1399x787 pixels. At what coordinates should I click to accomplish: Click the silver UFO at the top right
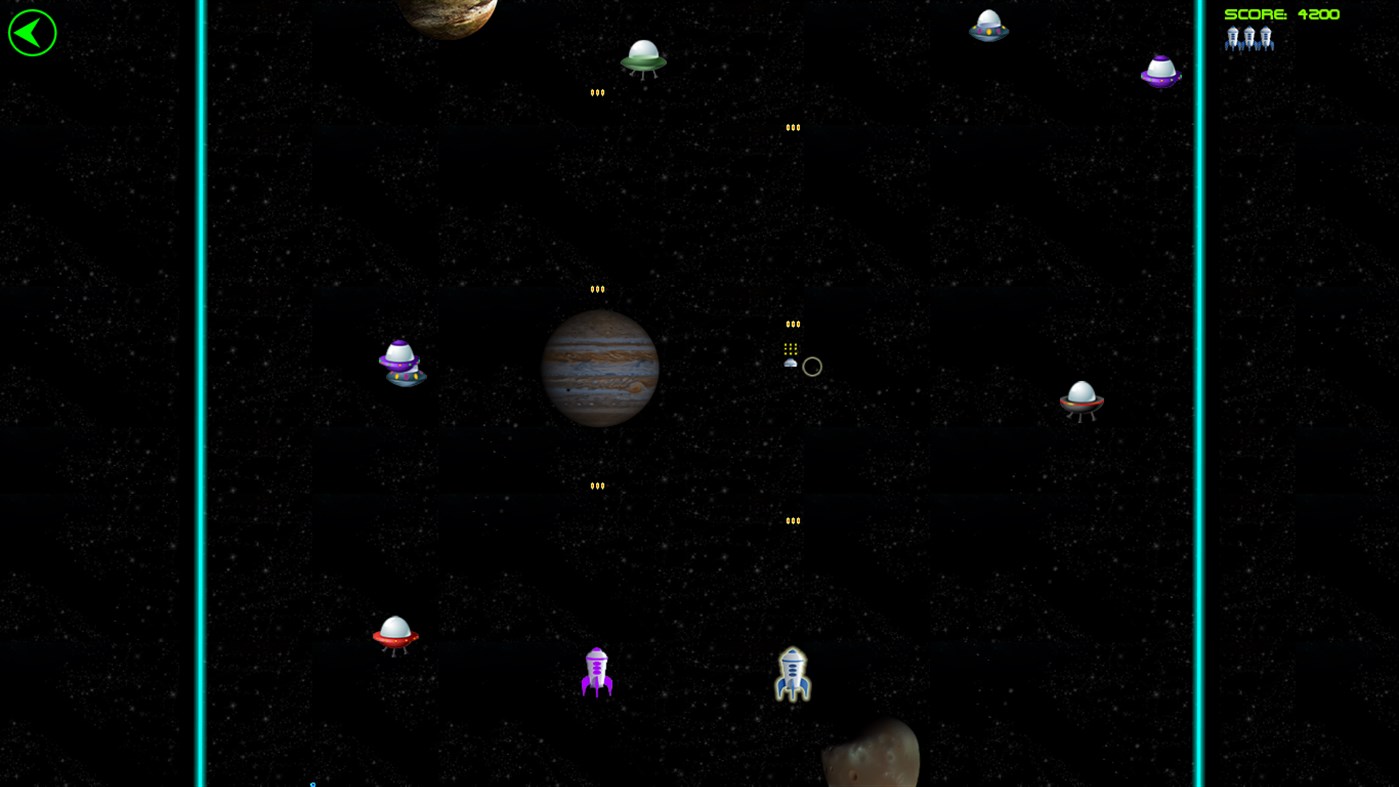coord(988,24)
